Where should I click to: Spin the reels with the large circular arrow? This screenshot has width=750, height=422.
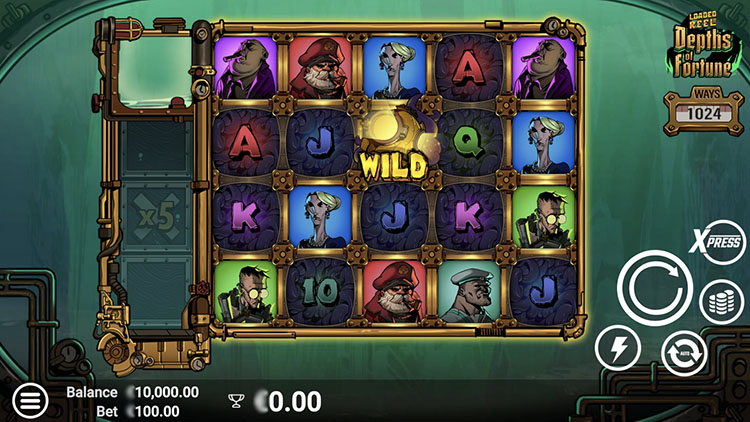pyautogui.click(x=655, y=287)
